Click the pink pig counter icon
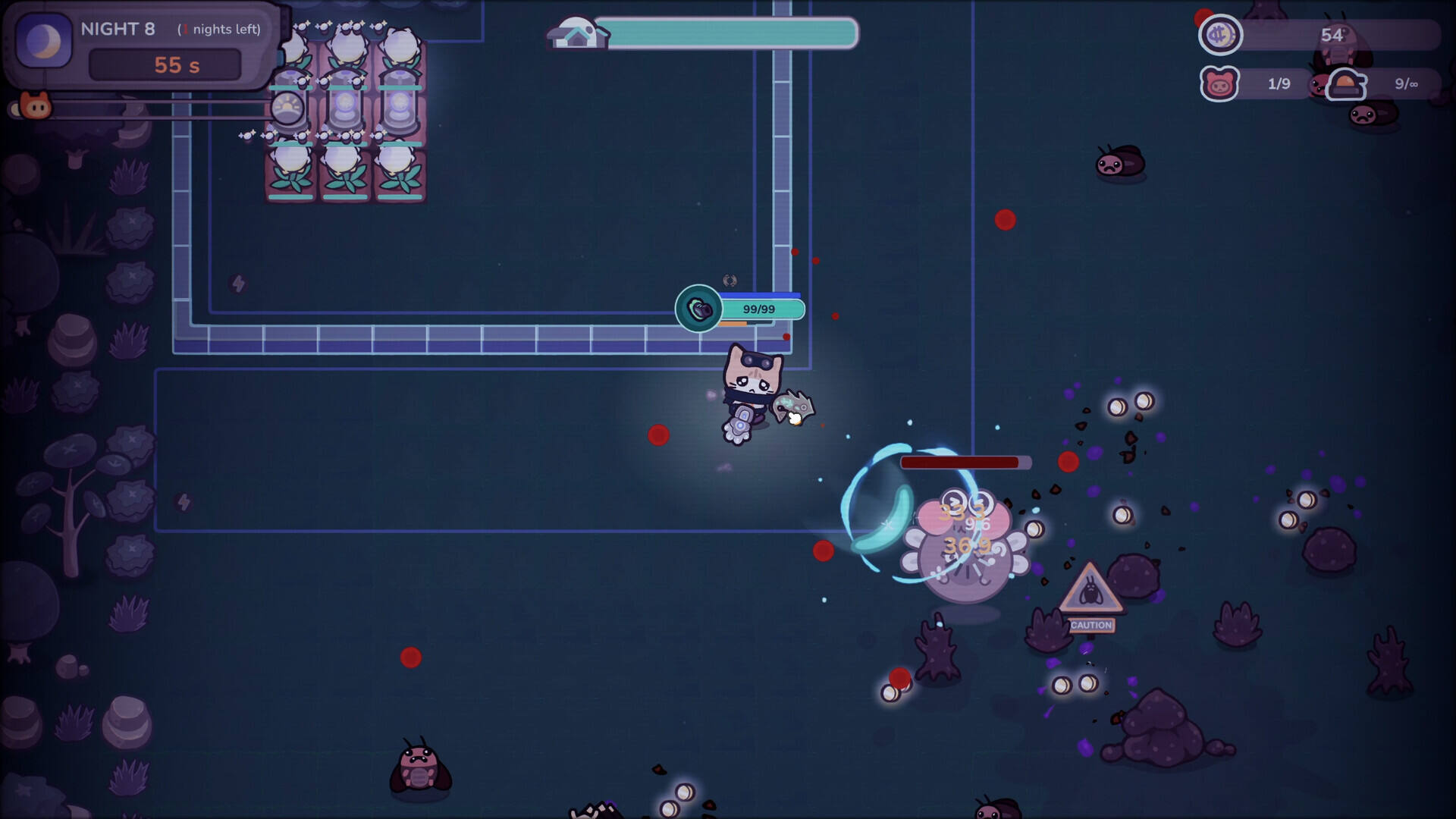This screenshot has width=1456, height=819. coord(1219,84)
